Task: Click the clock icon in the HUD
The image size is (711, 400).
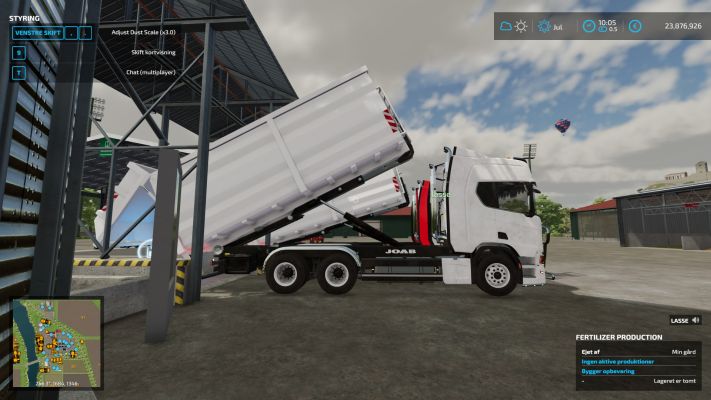Action: point(588,26)
